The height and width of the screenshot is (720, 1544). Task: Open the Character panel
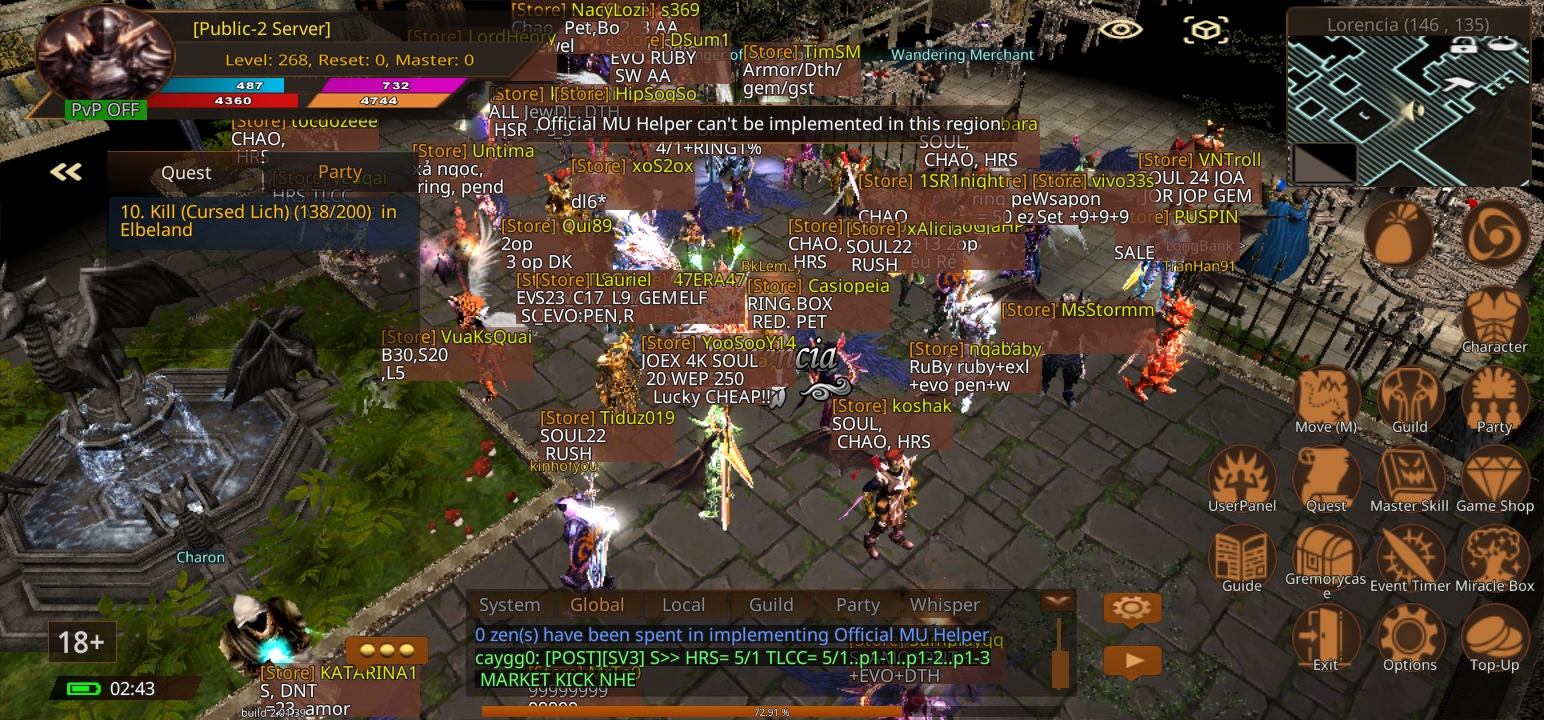pos(1494,317)
